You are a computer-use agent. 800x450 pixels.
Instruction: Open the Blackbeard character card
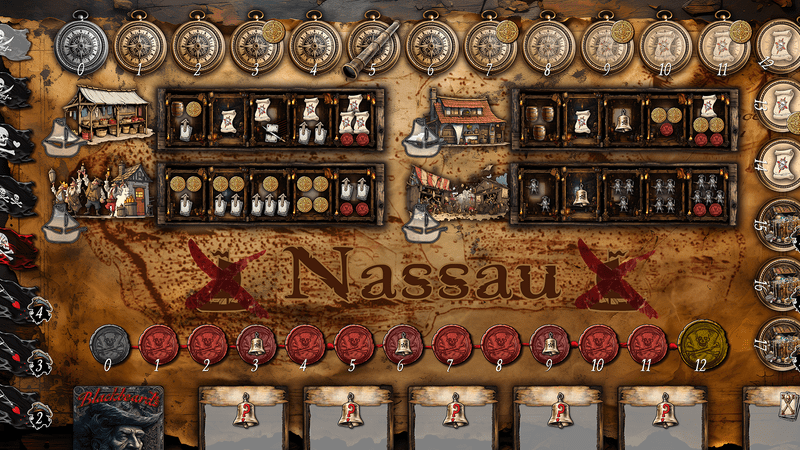coord(118,418)
